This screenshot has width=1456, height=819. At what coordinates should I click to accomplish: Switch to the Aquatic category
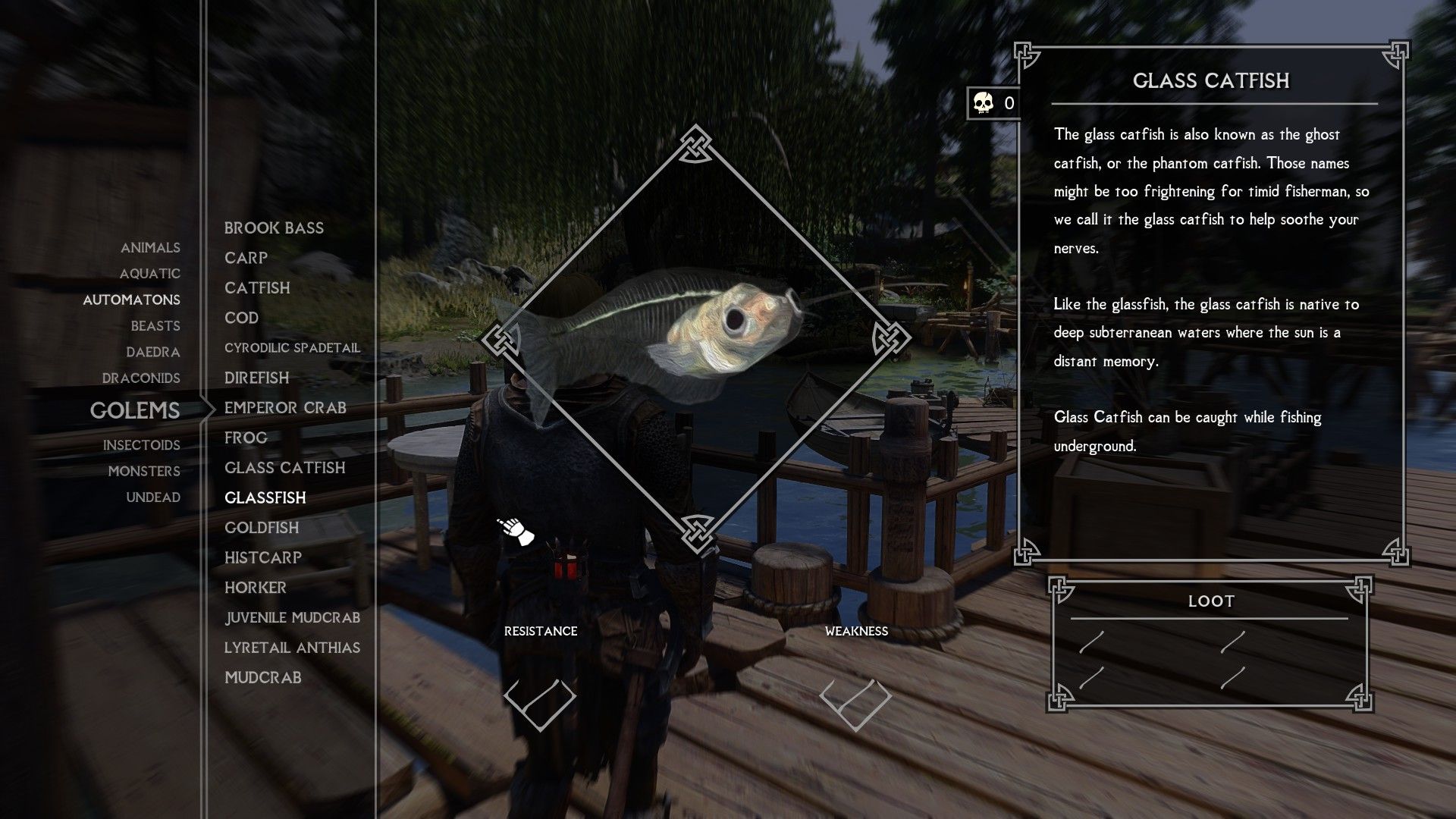point(149,274)
